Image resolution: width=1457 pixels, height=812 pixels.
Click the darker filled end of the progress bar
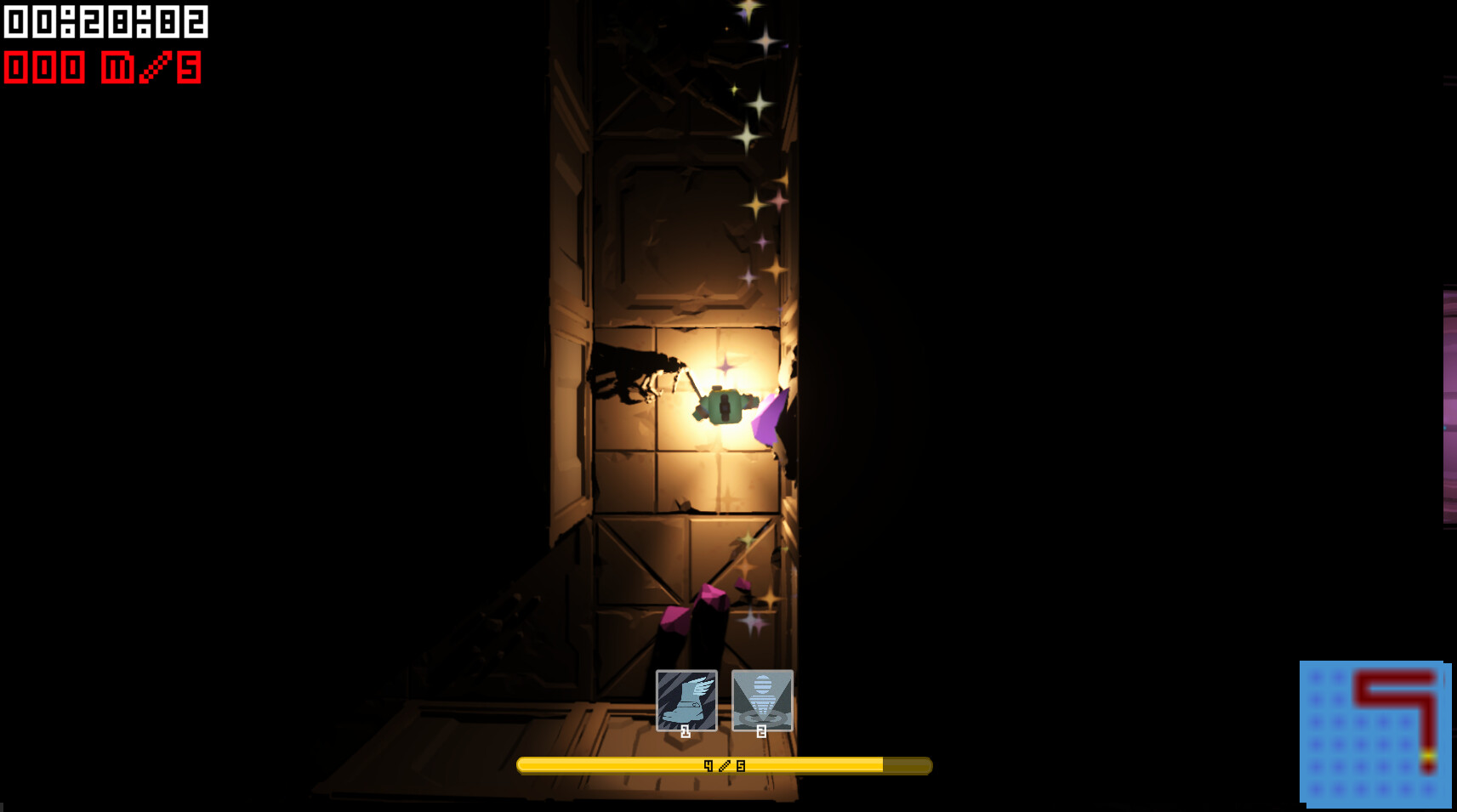click(x=906, y=764)
